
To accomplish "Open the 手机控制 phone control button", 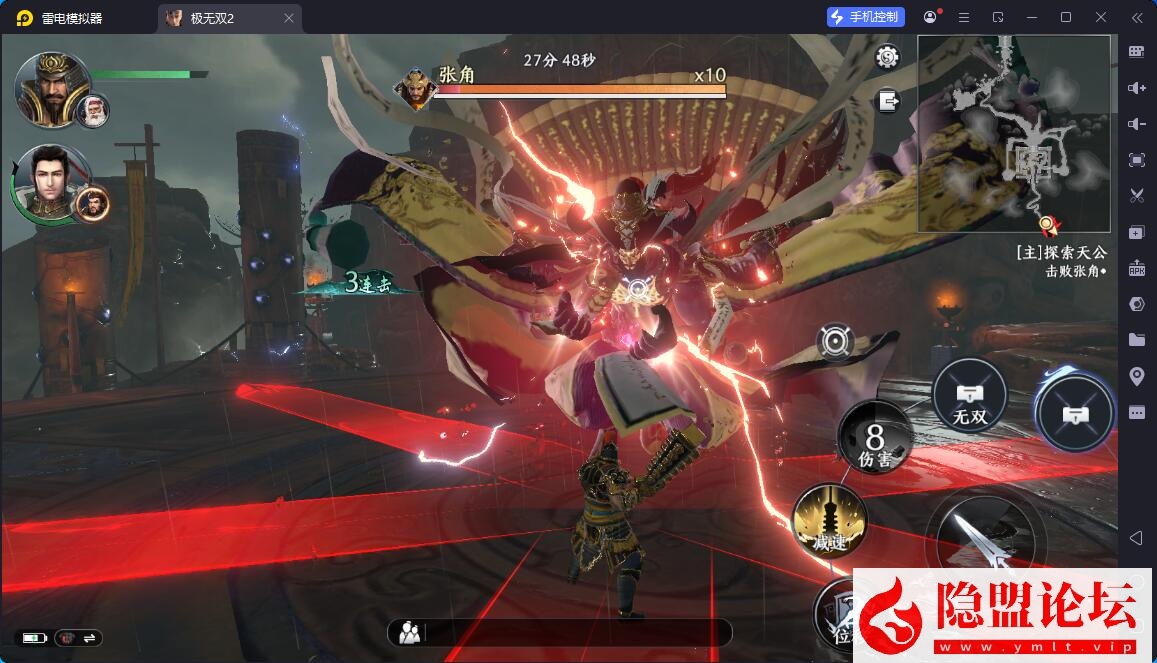I will (x=866, y=17).
